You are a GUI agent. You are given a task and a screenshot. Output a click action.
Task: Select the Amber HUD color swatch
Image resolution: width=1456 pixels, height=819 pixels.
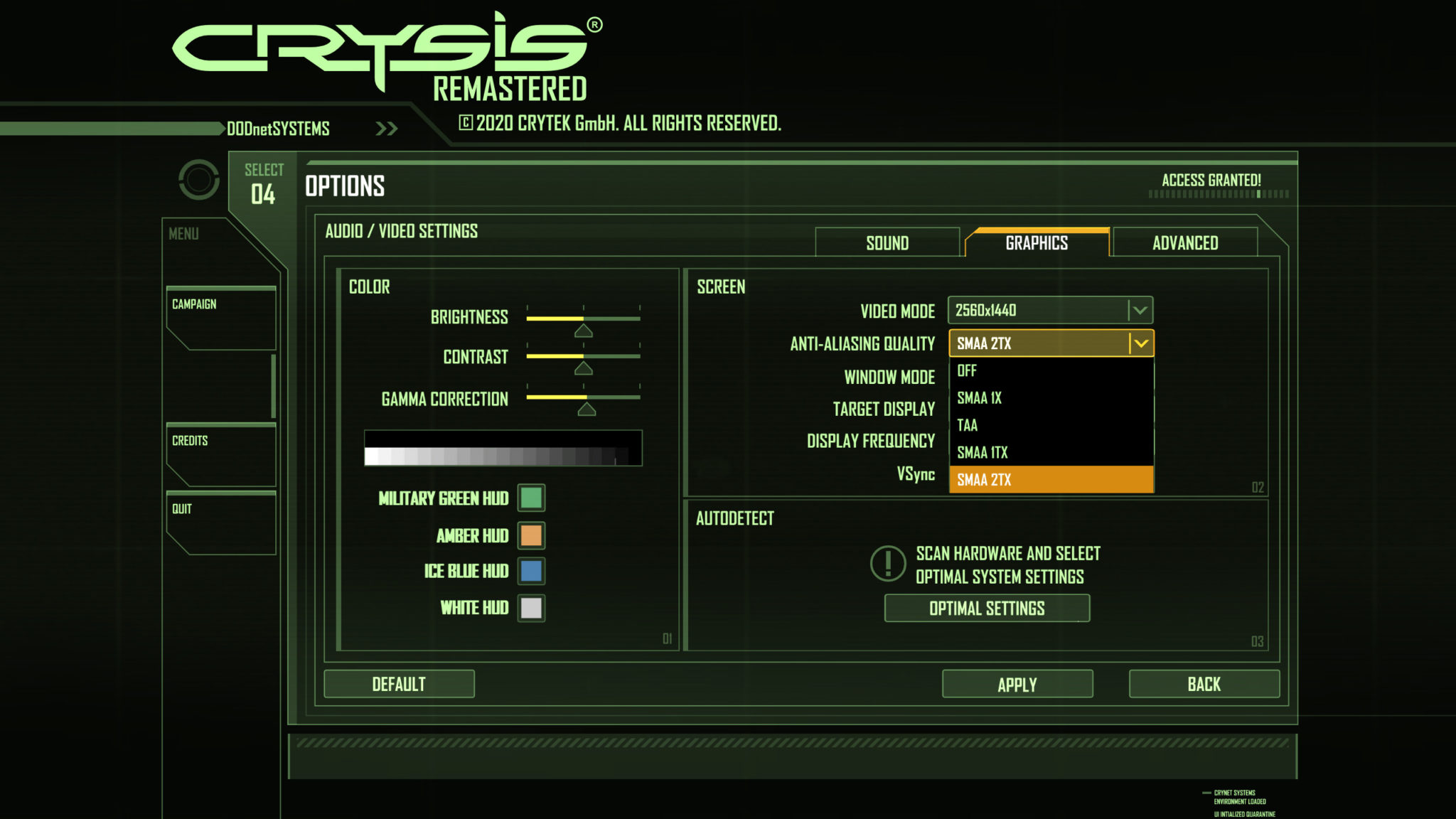pos(530,535)
